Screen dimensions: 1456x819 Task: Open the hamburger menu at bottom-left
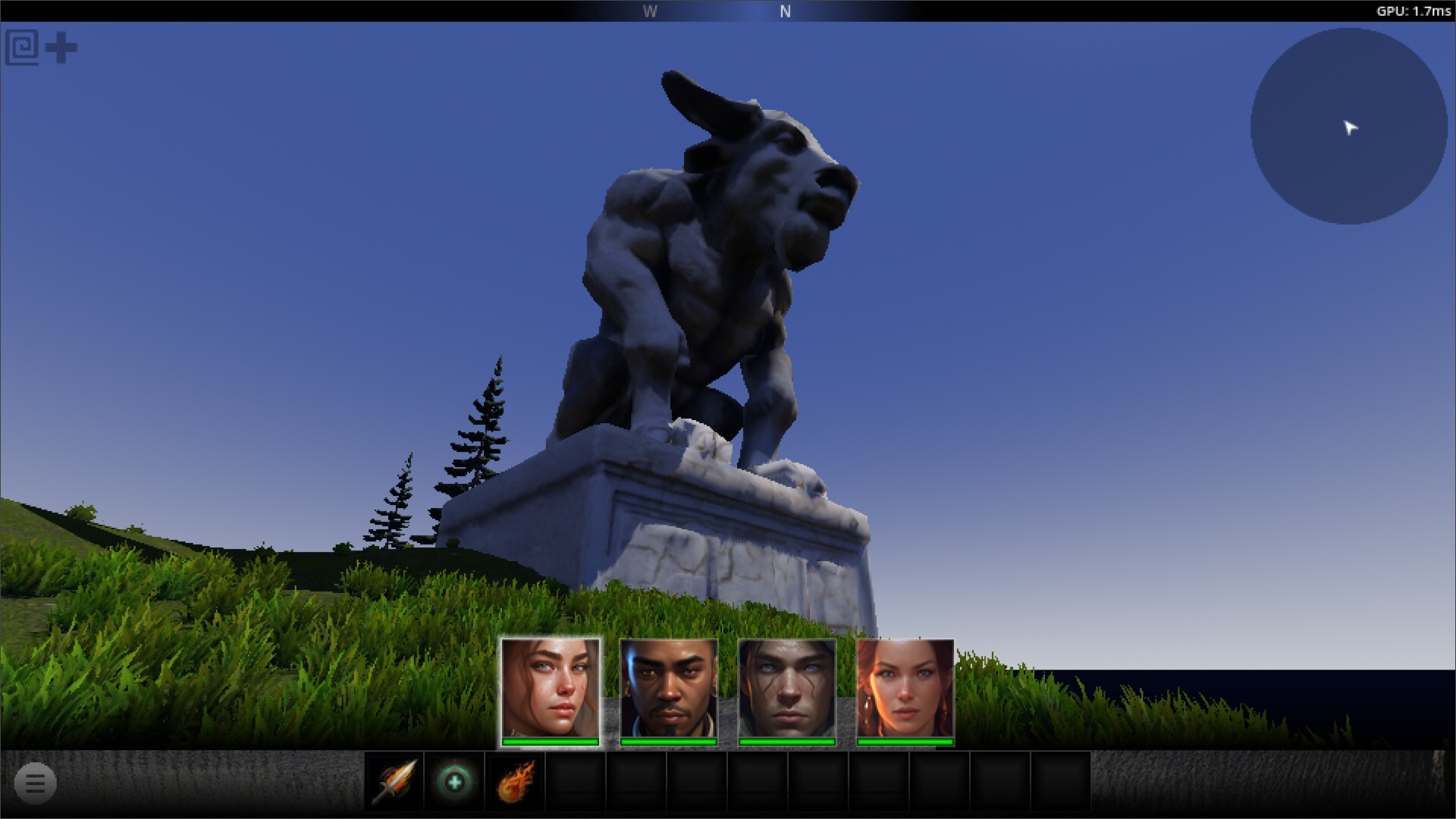33,782
